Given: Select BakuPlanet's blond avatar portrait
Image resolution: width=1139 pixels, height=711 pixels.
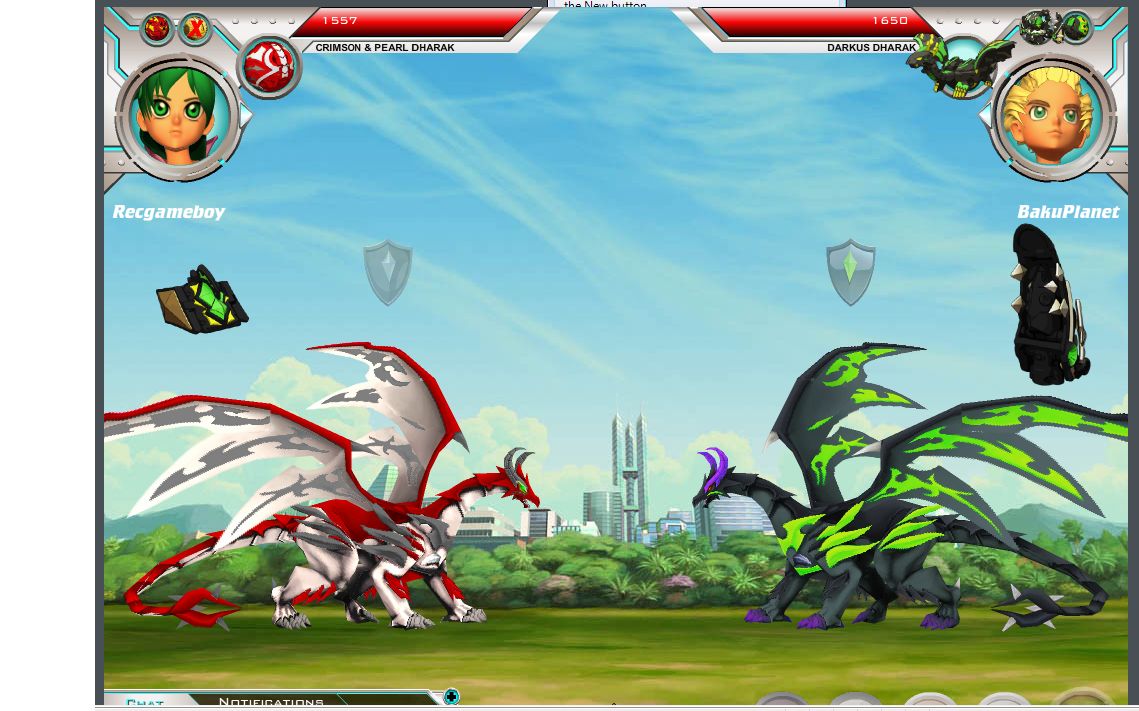Looking at the screenshot, I should tap(1052, 119).
